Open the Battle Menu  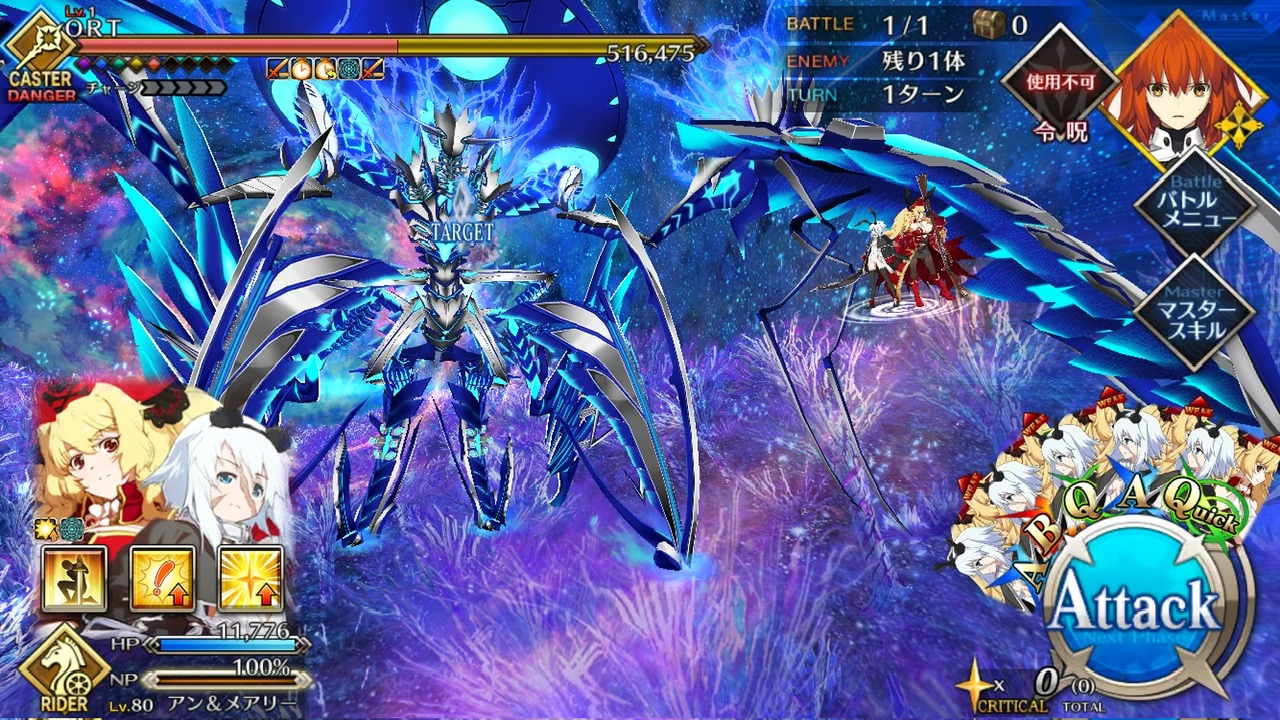coord(1194,207)
